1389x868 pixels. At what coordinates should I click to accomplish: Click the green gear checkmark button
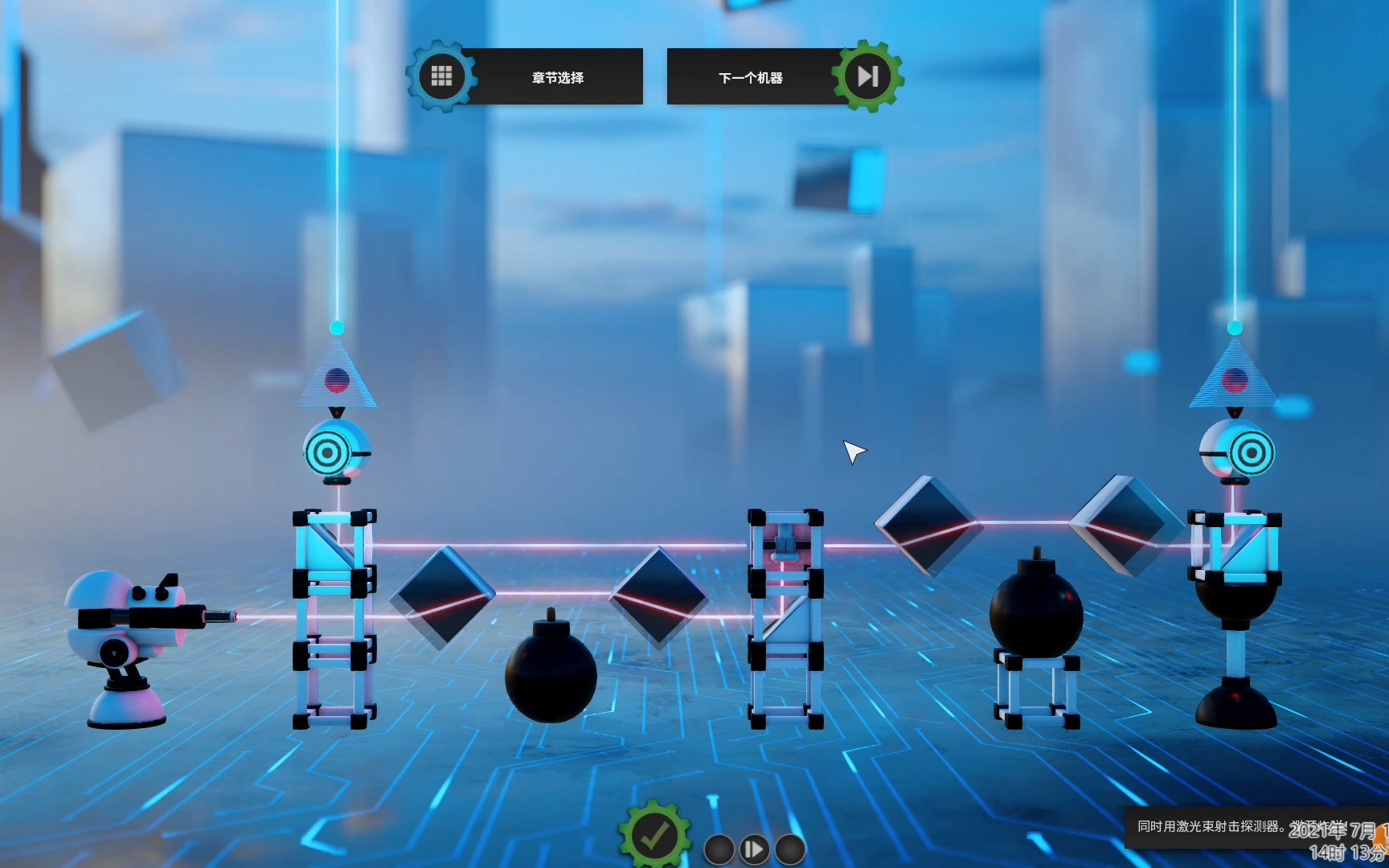pyautogui.click(x=654, y=836)
